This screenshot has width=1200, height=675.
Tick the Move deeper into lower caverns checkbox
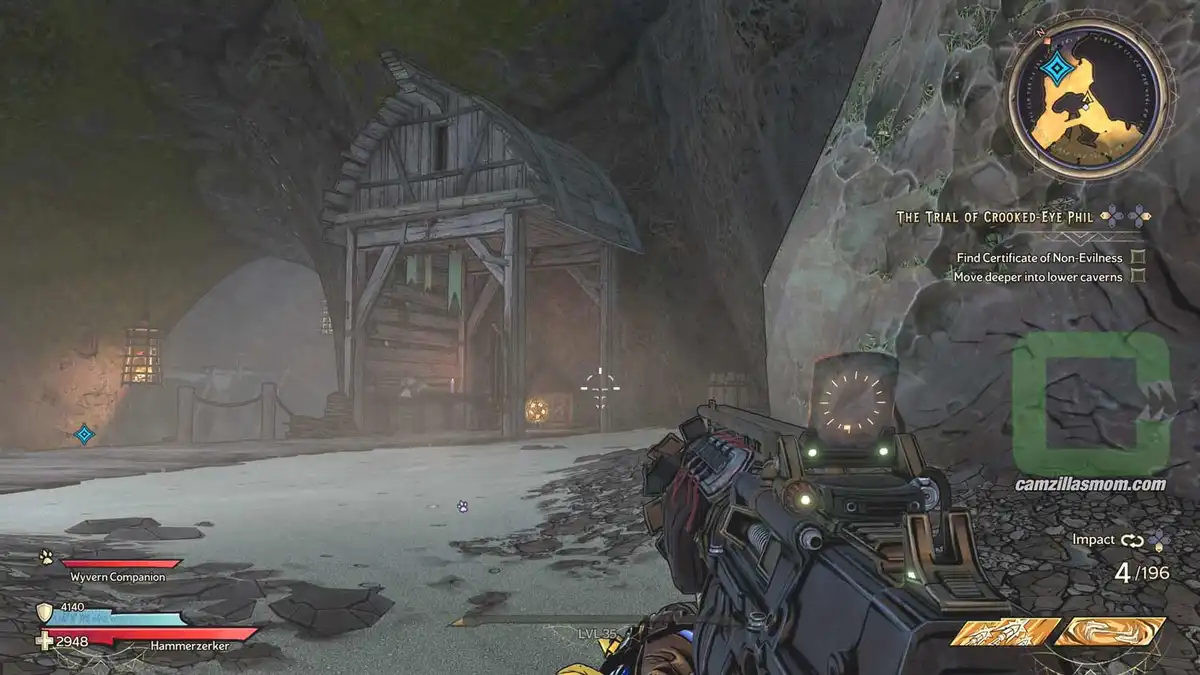(x=1137, y=276)
